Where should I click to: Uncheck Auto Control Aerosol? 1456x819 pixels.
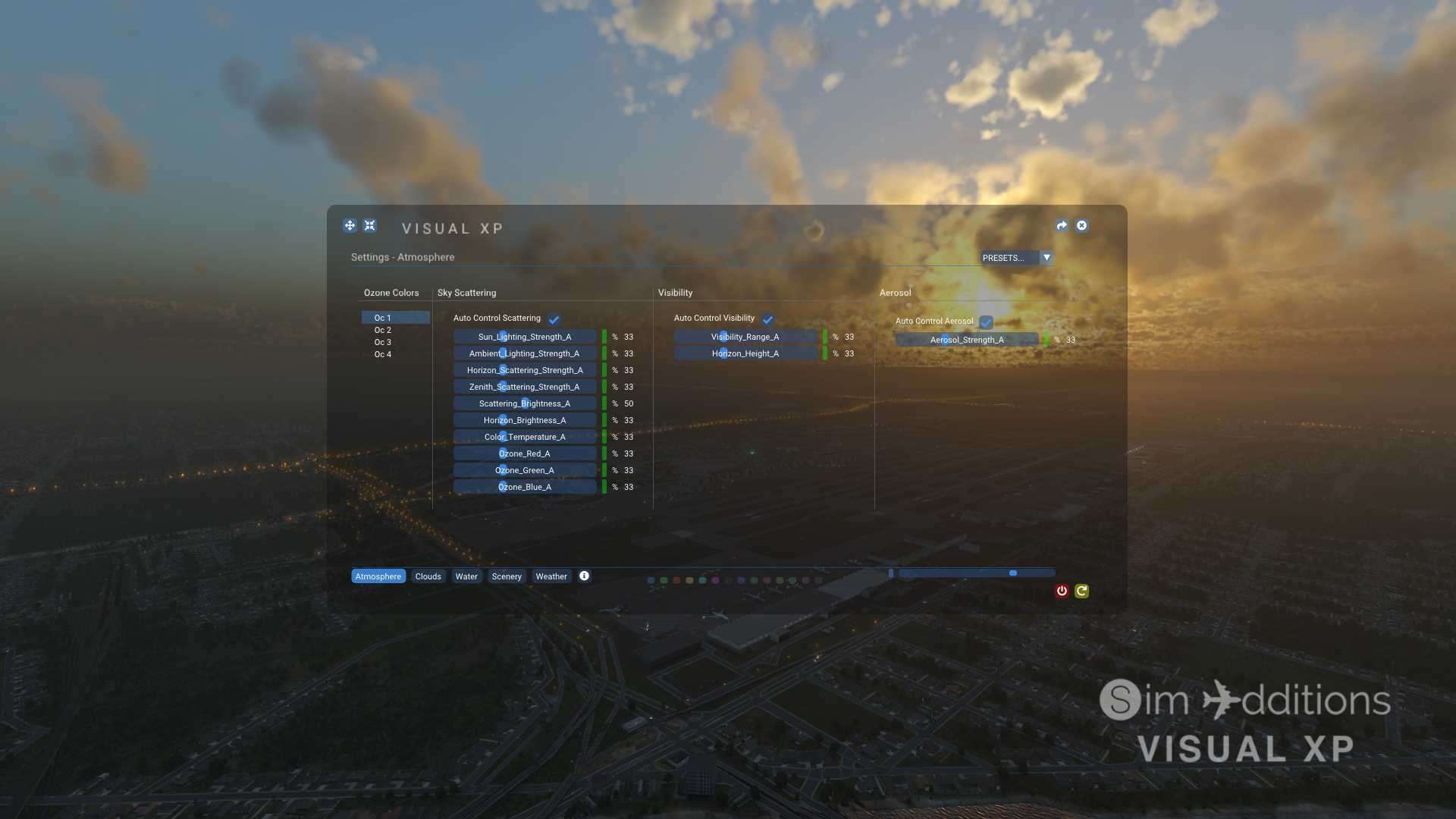pos(986,322)
